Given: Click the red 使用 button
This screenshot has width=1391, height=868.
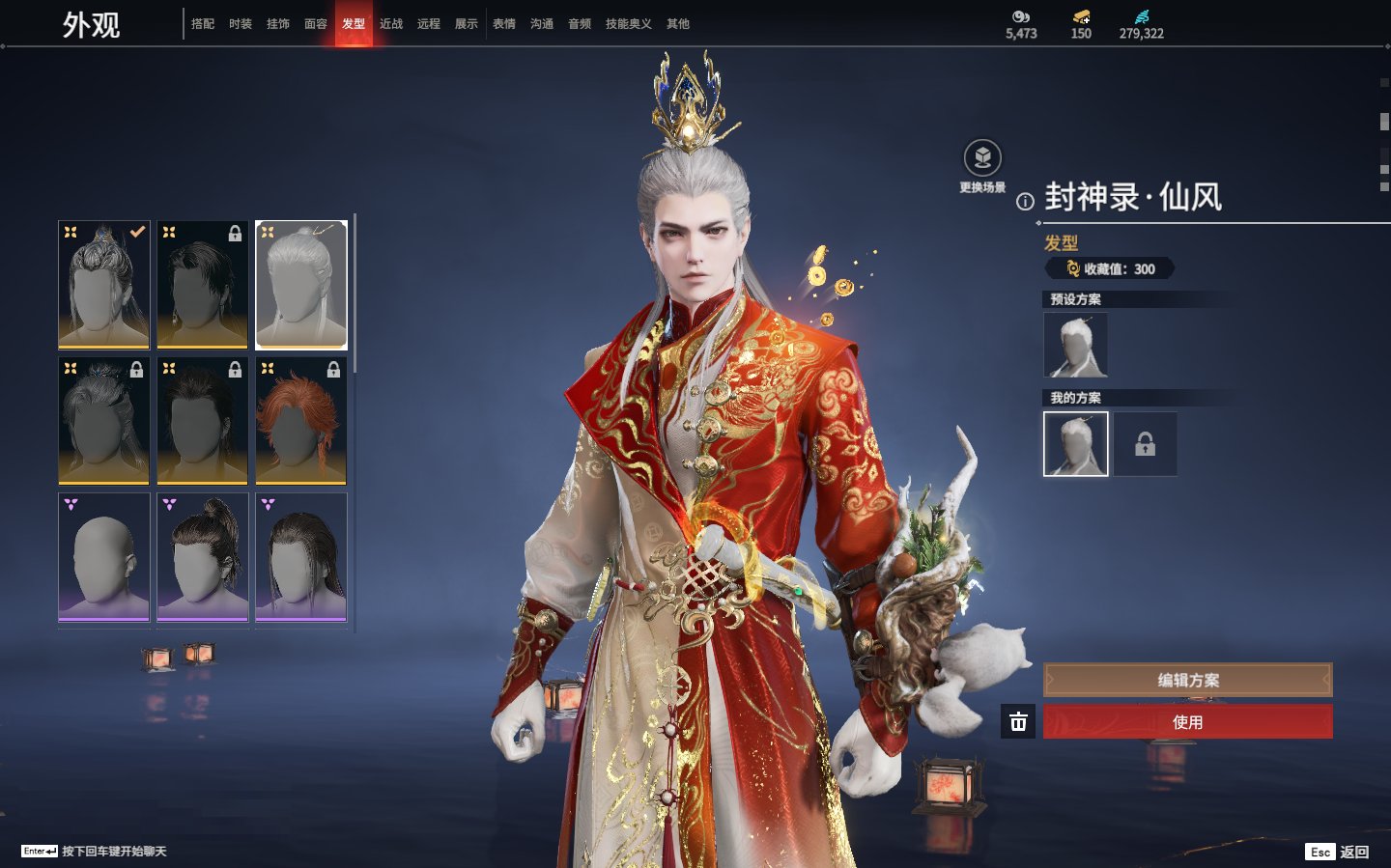Looking at the screenshot, I should coord(1187,722).
